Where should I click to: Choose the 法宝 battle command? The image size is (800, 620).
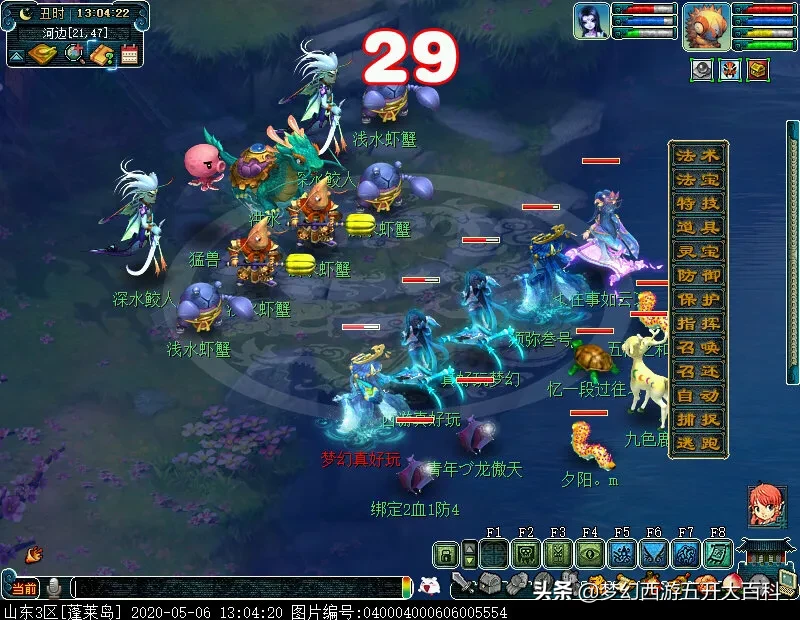[x=698, y=180]
